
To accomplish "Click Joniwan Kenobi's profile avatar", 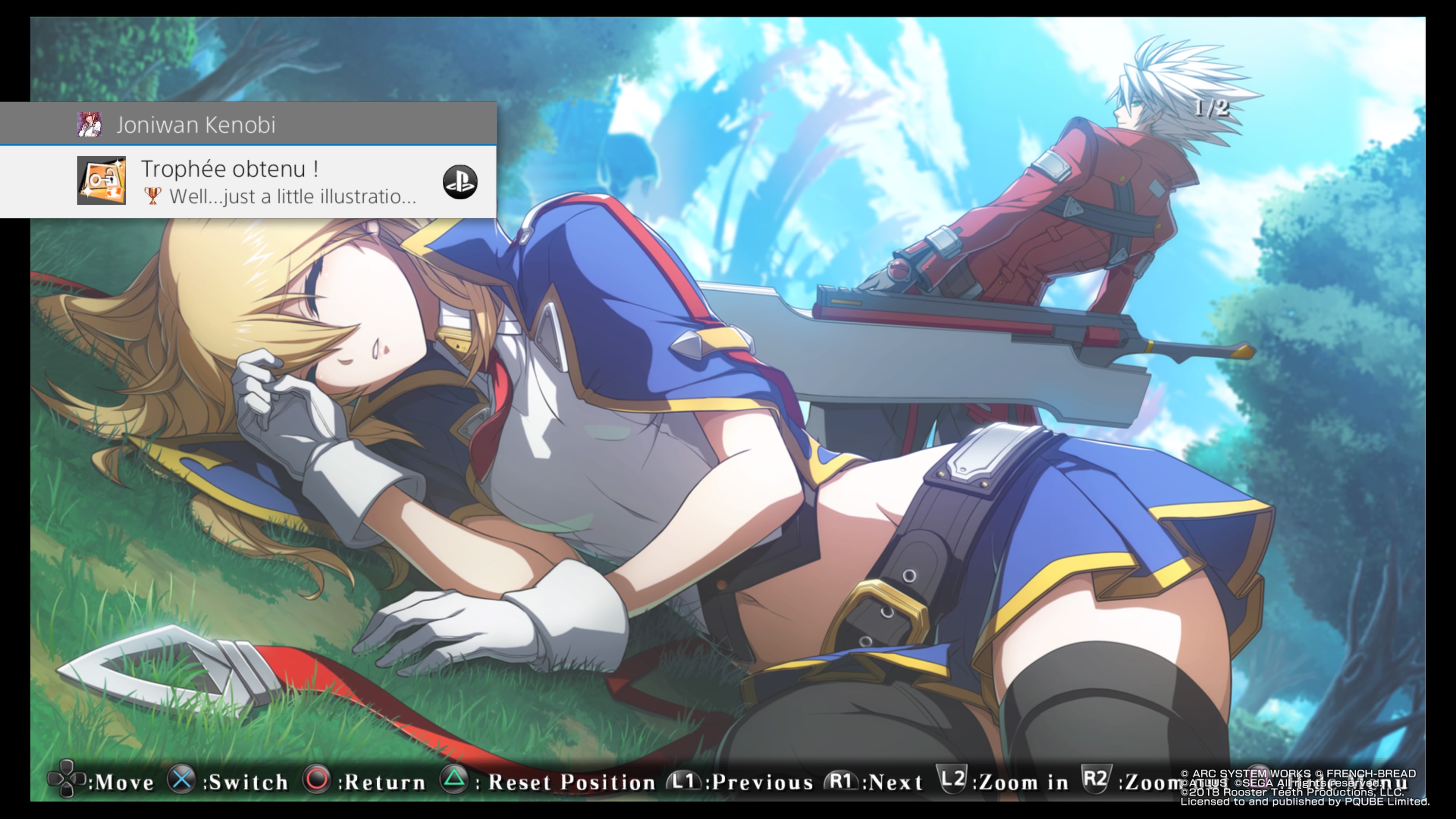I will click(x=89, y=124).
